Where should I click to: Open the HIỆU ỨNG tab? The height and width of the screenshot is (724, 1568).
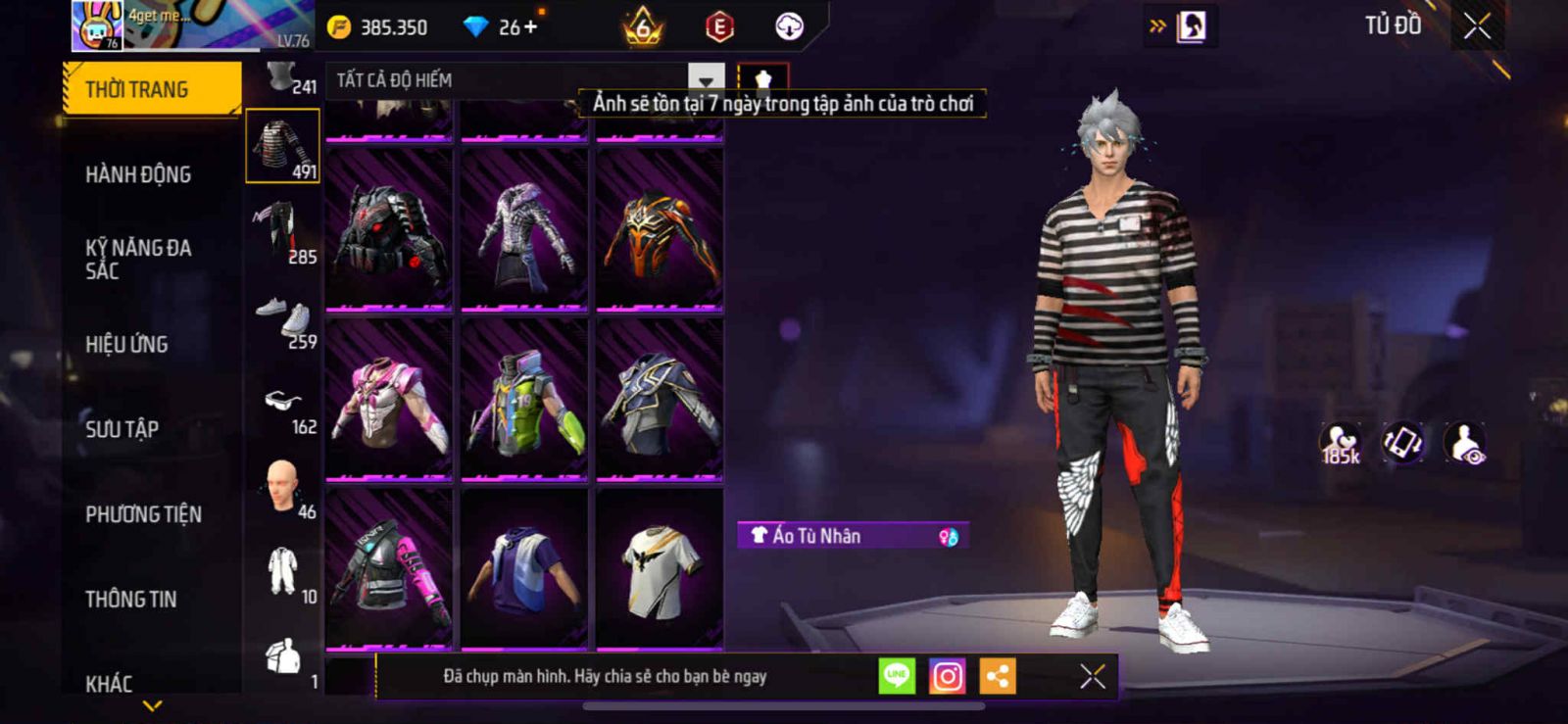(x=126, y=344)
